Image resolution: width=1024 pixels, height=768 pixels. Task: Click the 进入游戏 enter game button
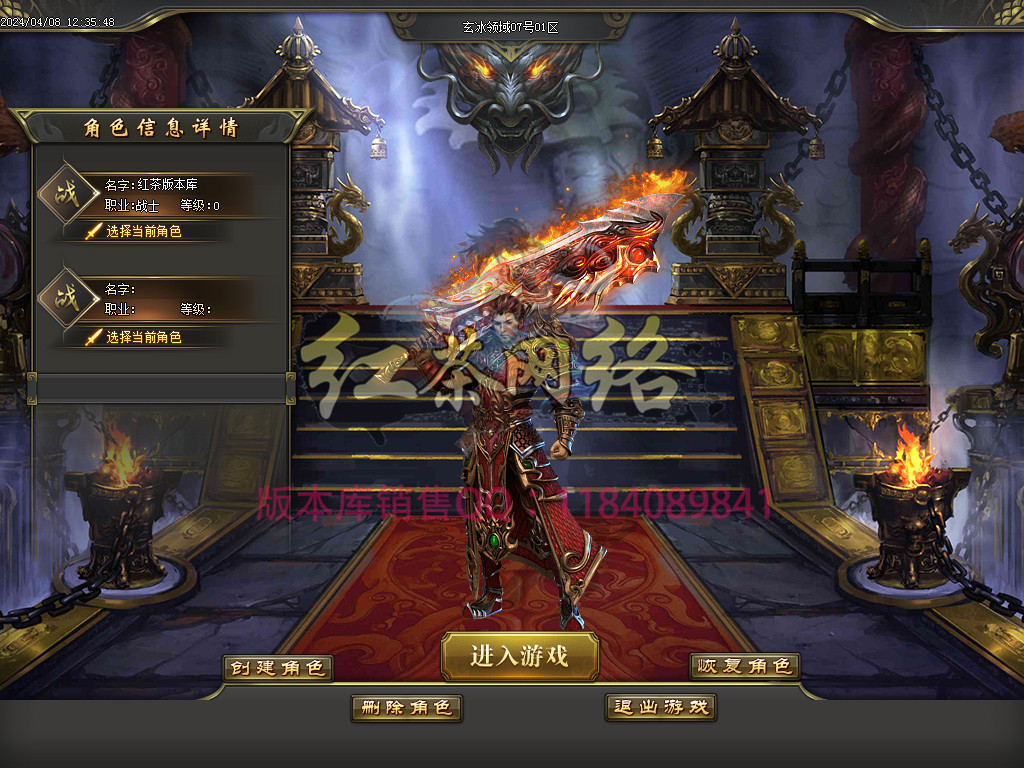[x=519, y=656]
